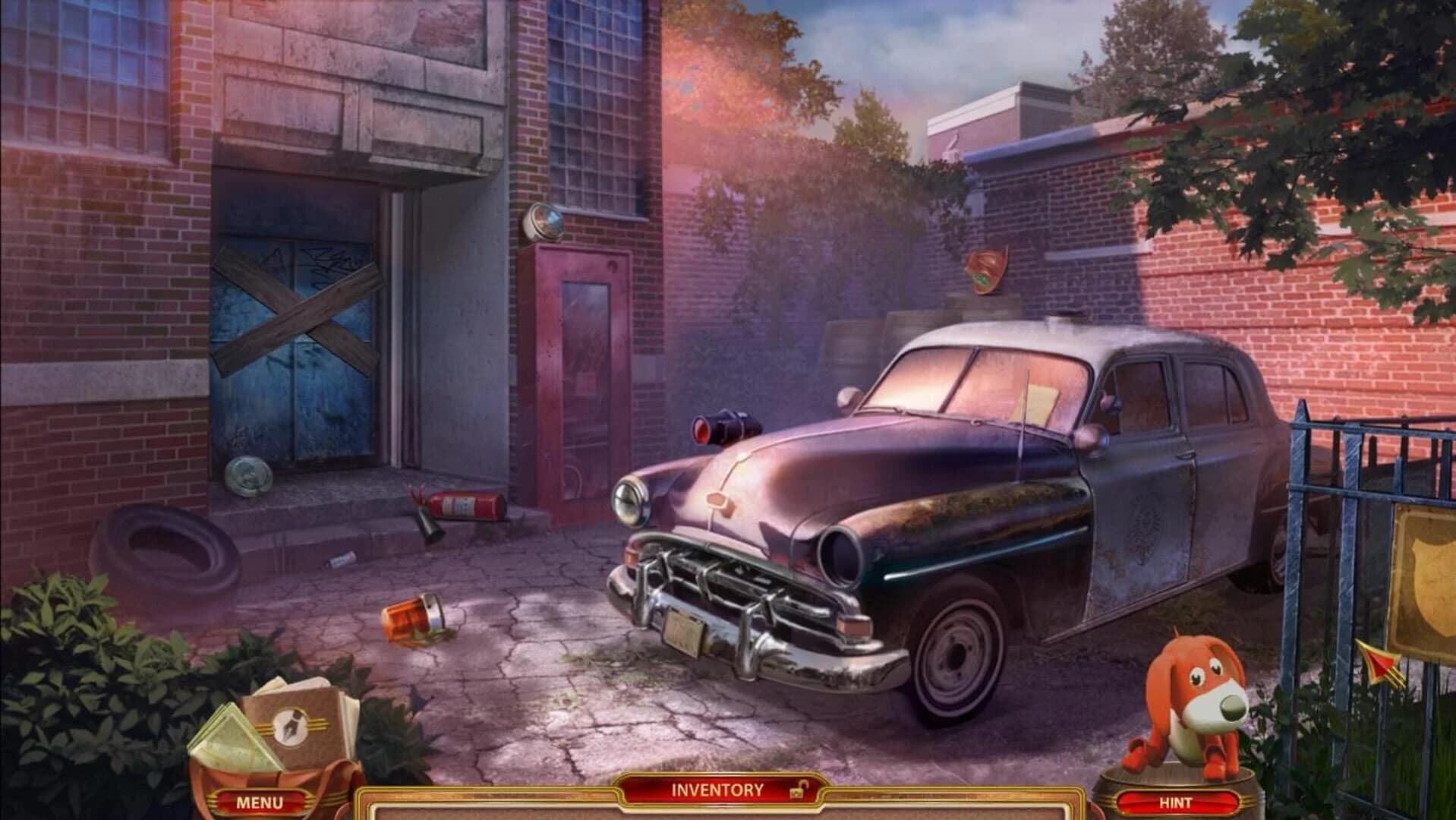
Task: Select the mask hanging on the brick wall
Action: tap(985, 270)
